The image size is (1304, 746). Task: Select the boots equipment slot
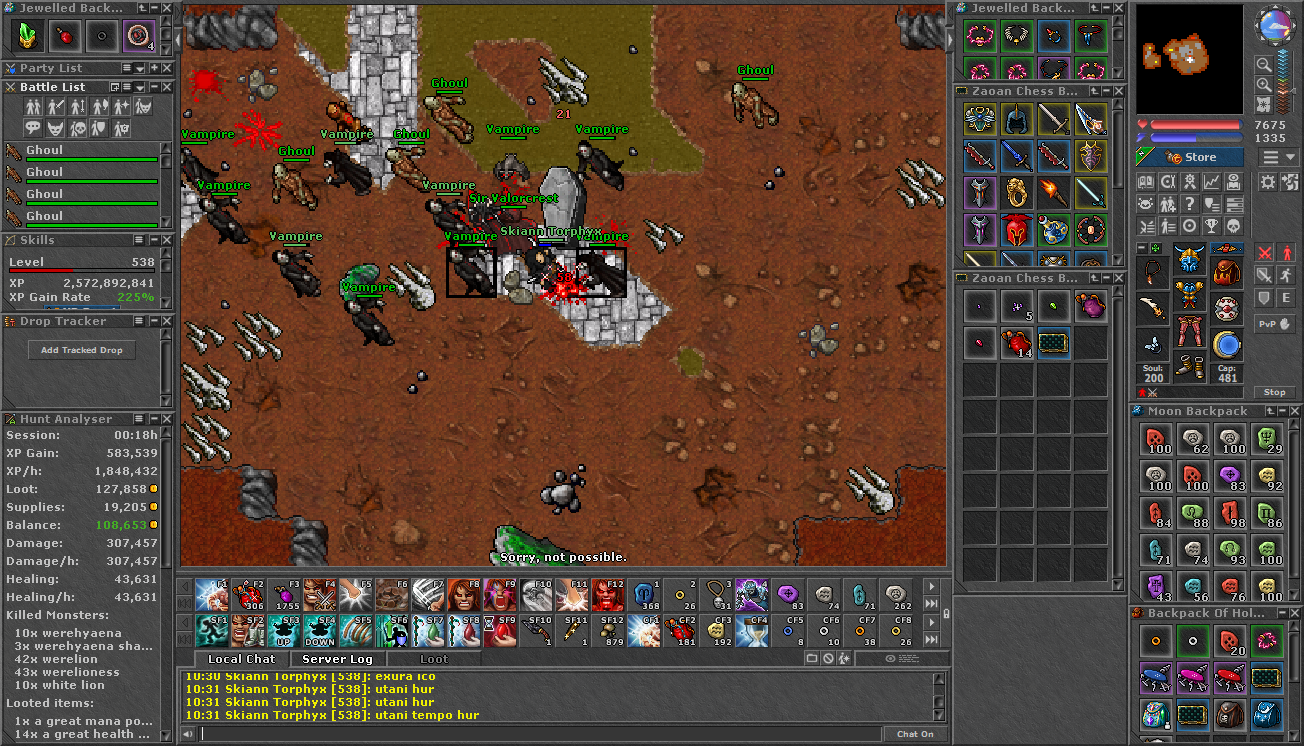coord(1188,368)
